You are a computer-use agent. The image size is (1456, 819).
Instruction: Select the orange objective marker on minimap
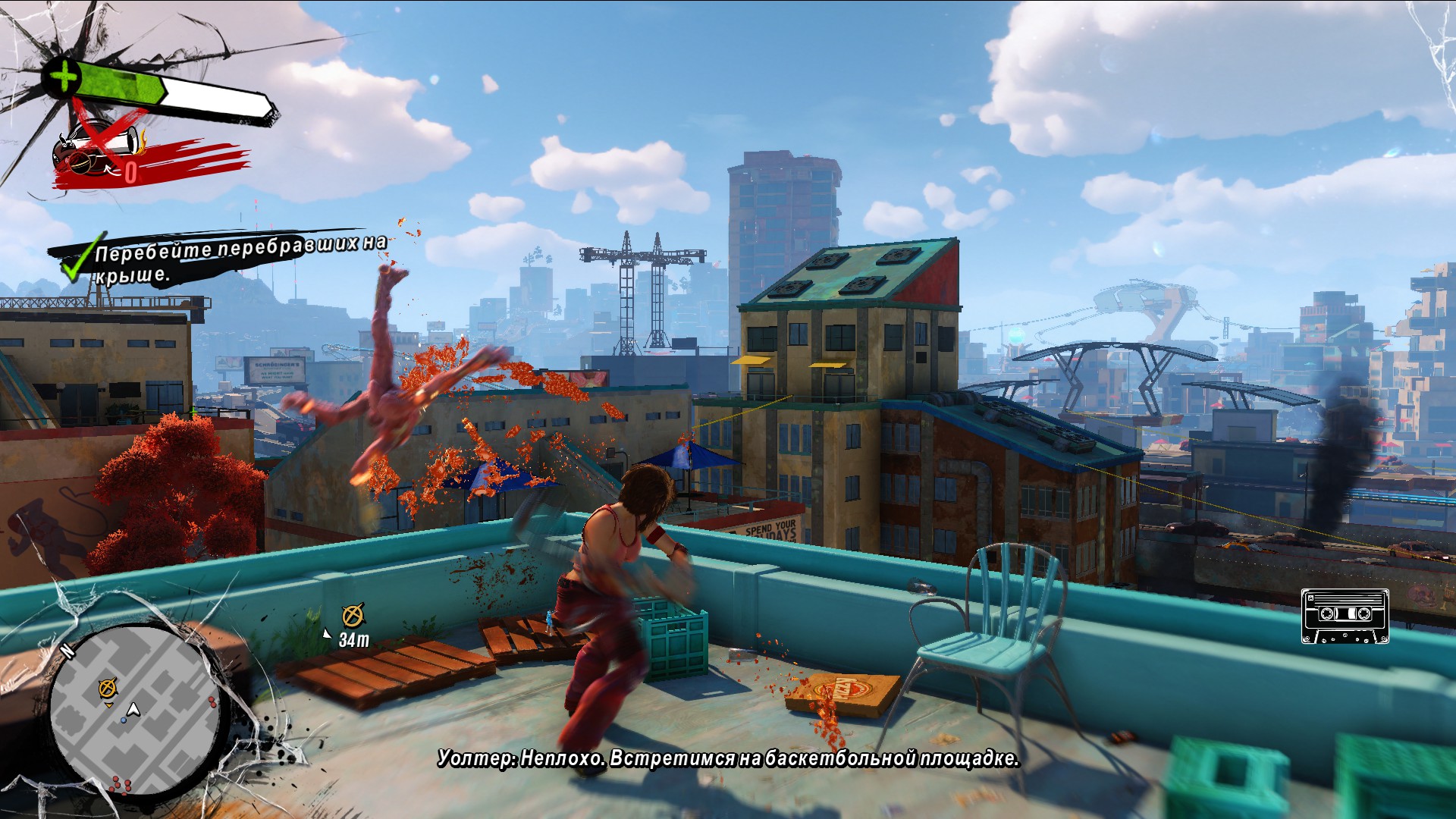point(108,688)
